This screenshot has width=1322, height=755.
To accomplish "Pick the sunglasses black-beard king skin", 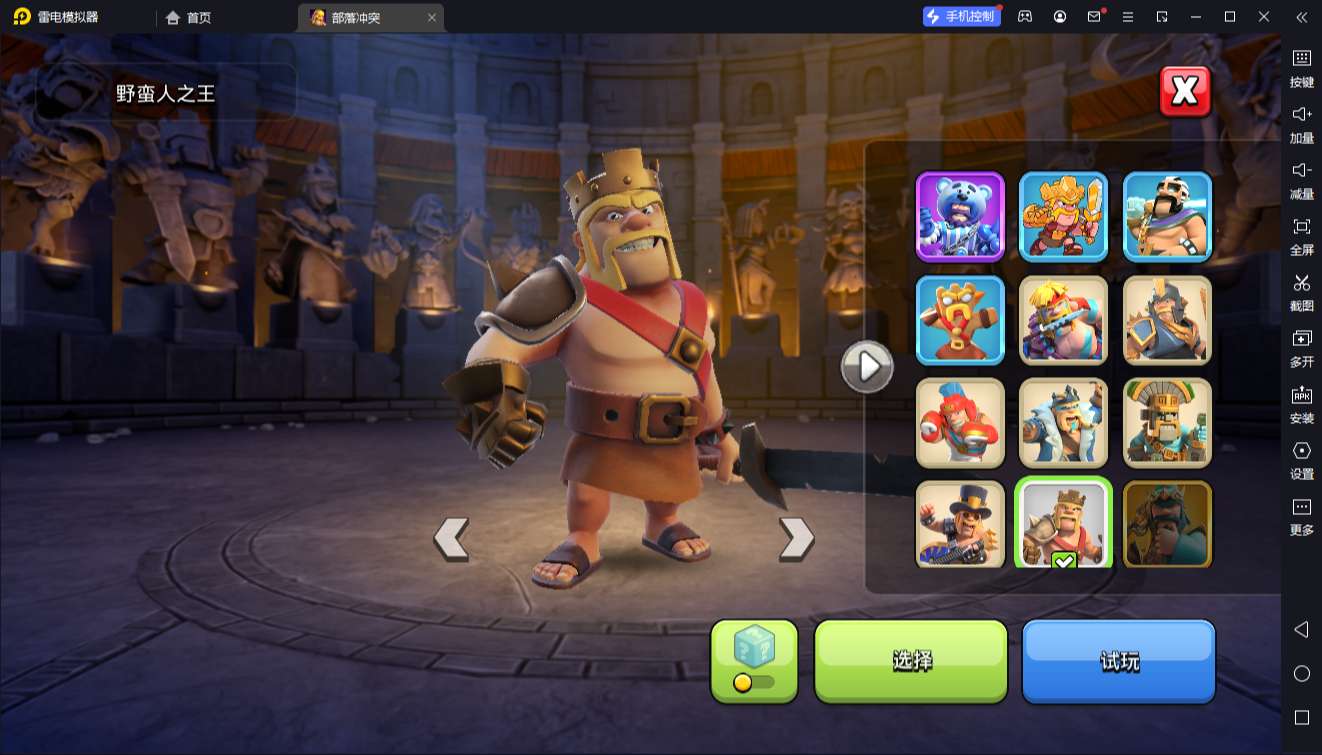I will 1167,216.
